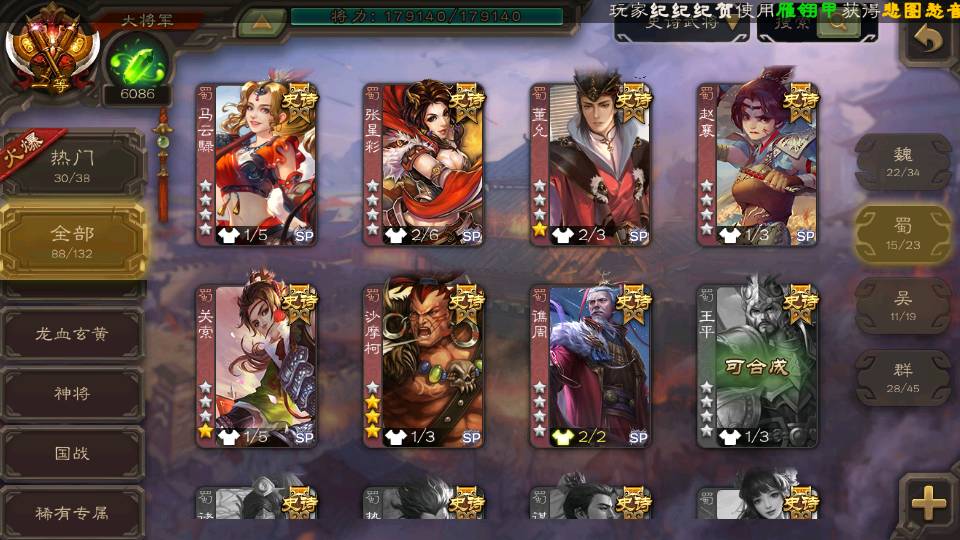Select the 全部 category

(x=72, y=240)
